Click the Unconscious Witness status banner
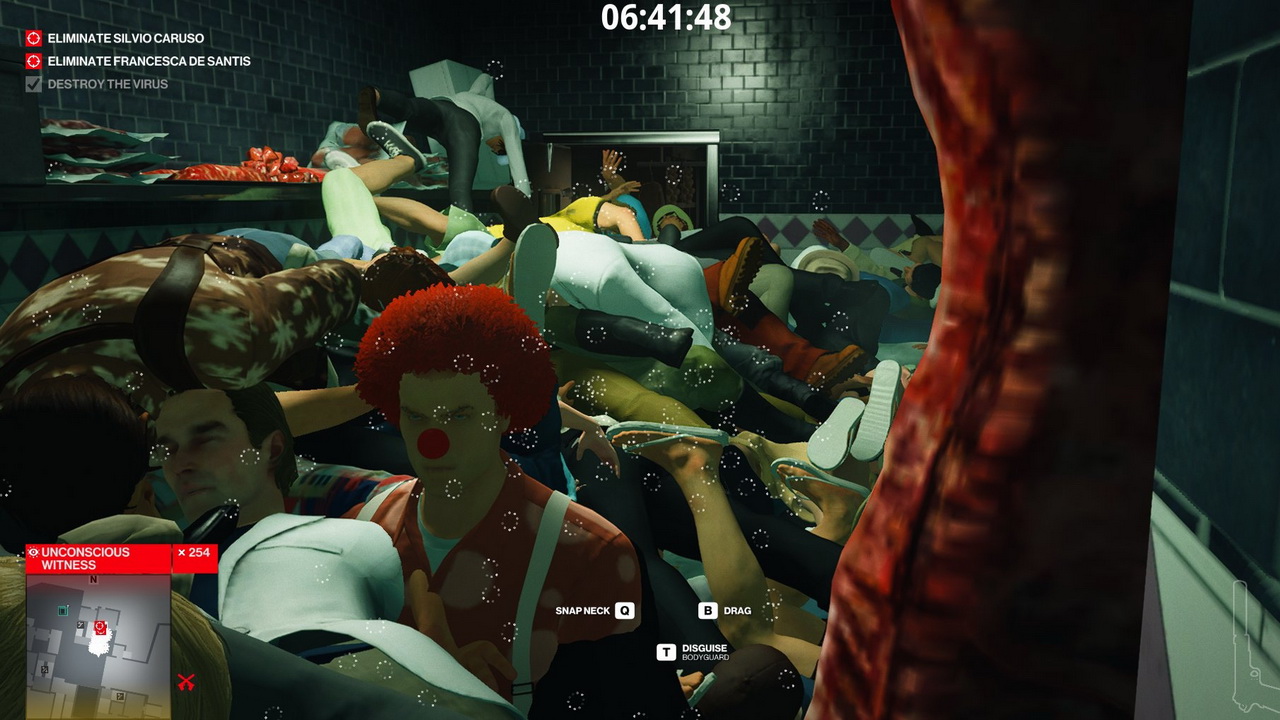This screenshot has width=1280, height=720. coord(98,559)
